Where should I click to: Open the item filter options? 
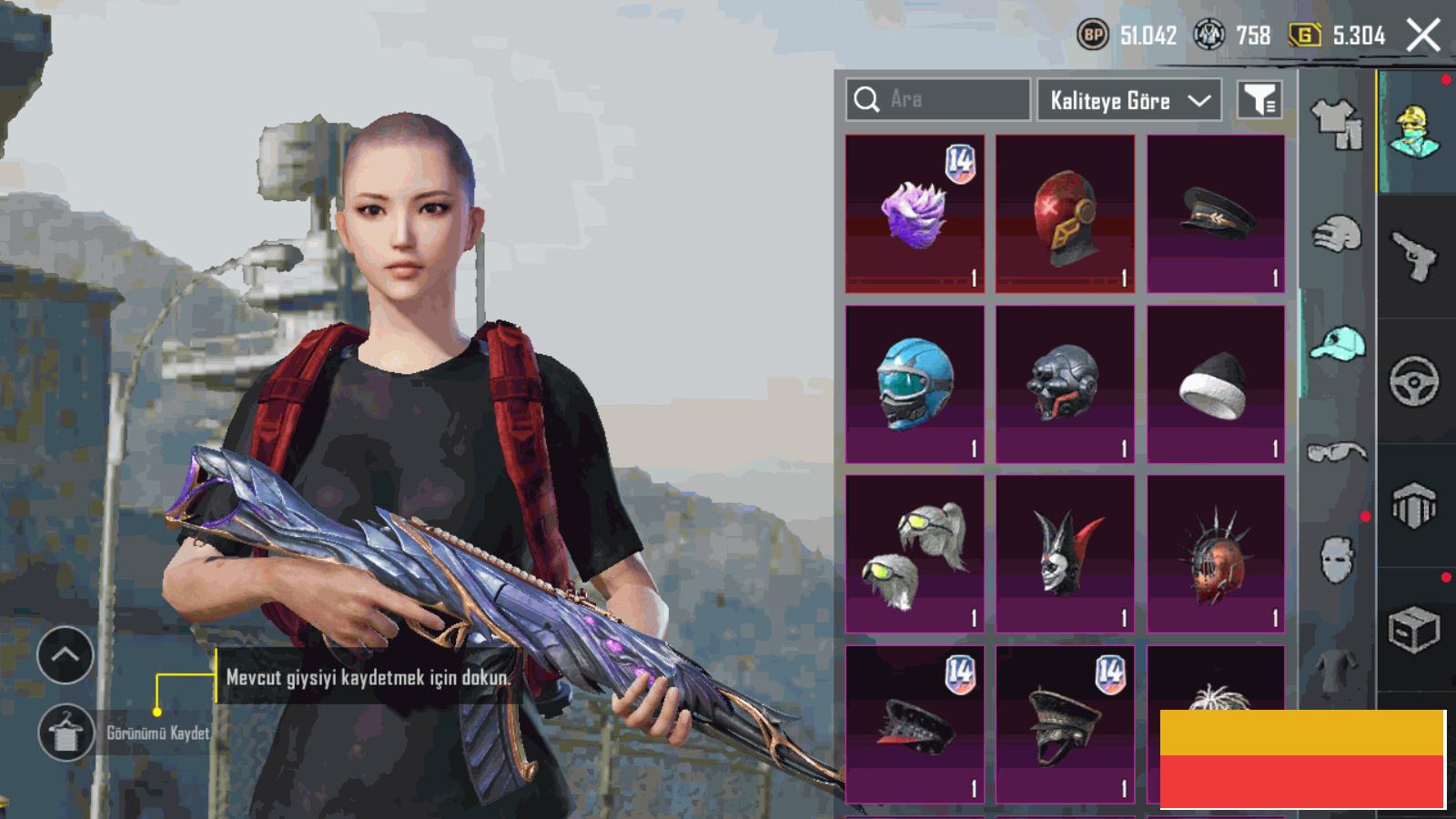pyautogui.click(x=1260, y=100)
